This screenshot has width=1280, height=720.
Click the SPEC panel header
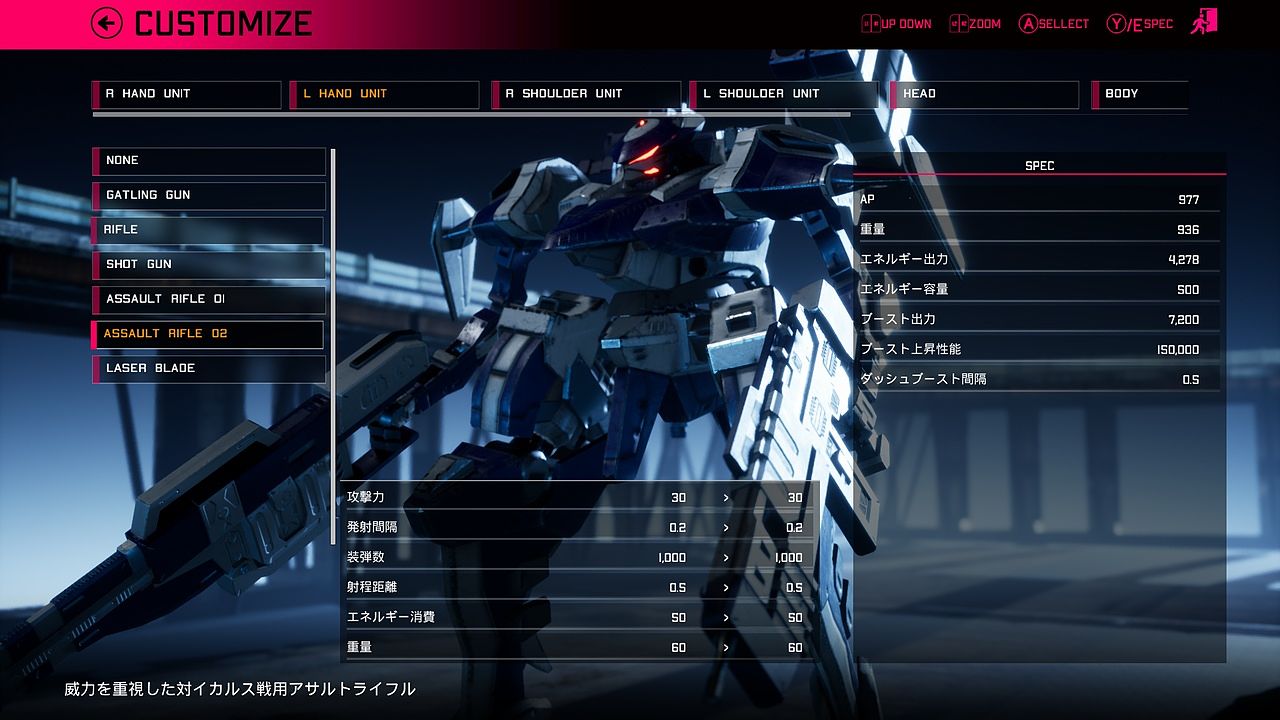click(x=1040, y=165)
